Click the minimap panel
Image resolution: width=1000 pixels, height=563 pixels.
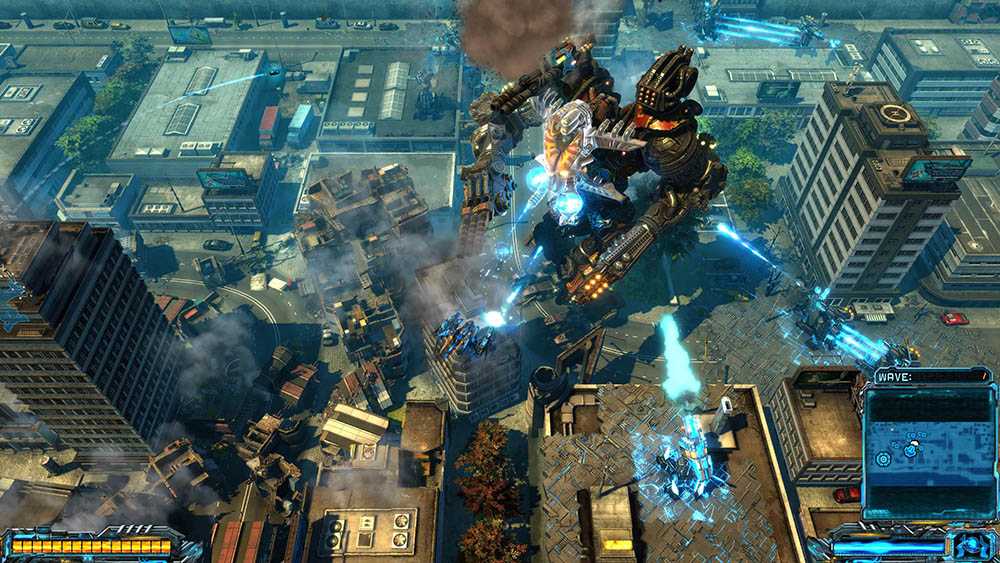(929, 451)
